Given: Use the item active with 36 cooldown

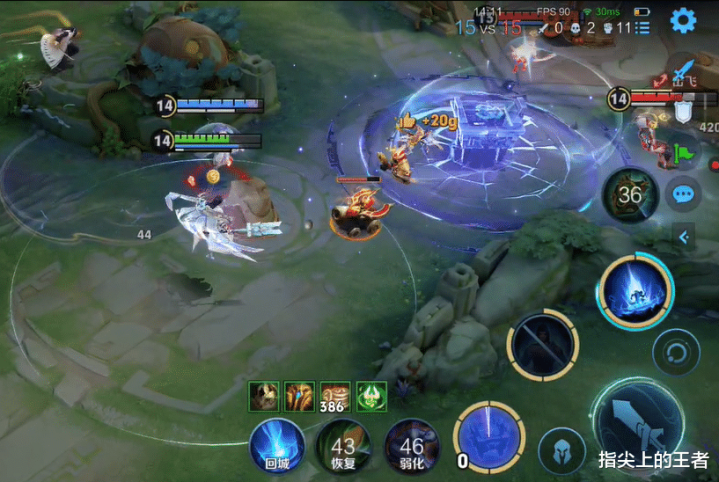Looking at the screenshot, I should click(629, 194).
